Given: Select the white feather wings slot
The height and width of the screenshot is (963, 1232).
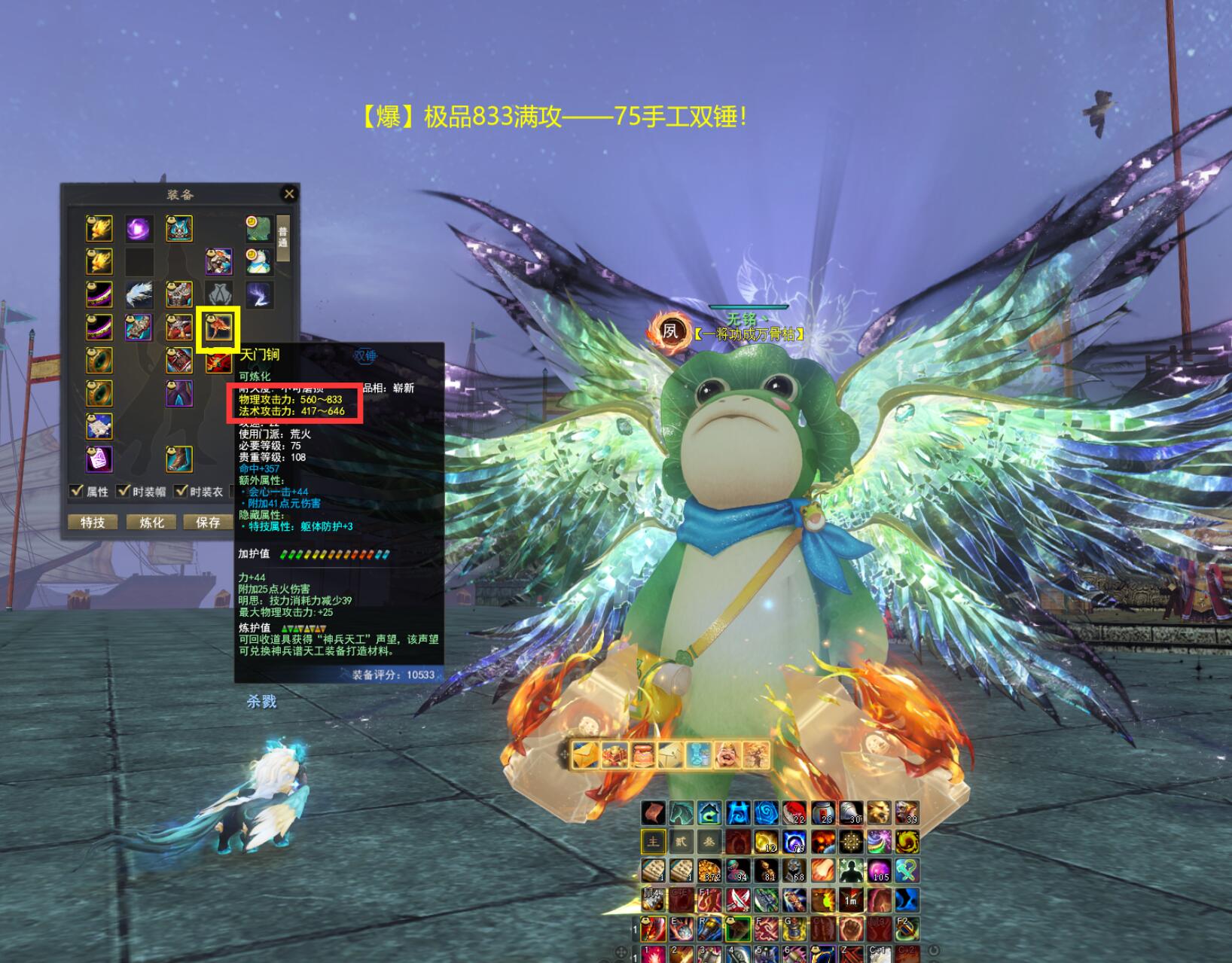Looking at the screenshot, I should 139,294.
